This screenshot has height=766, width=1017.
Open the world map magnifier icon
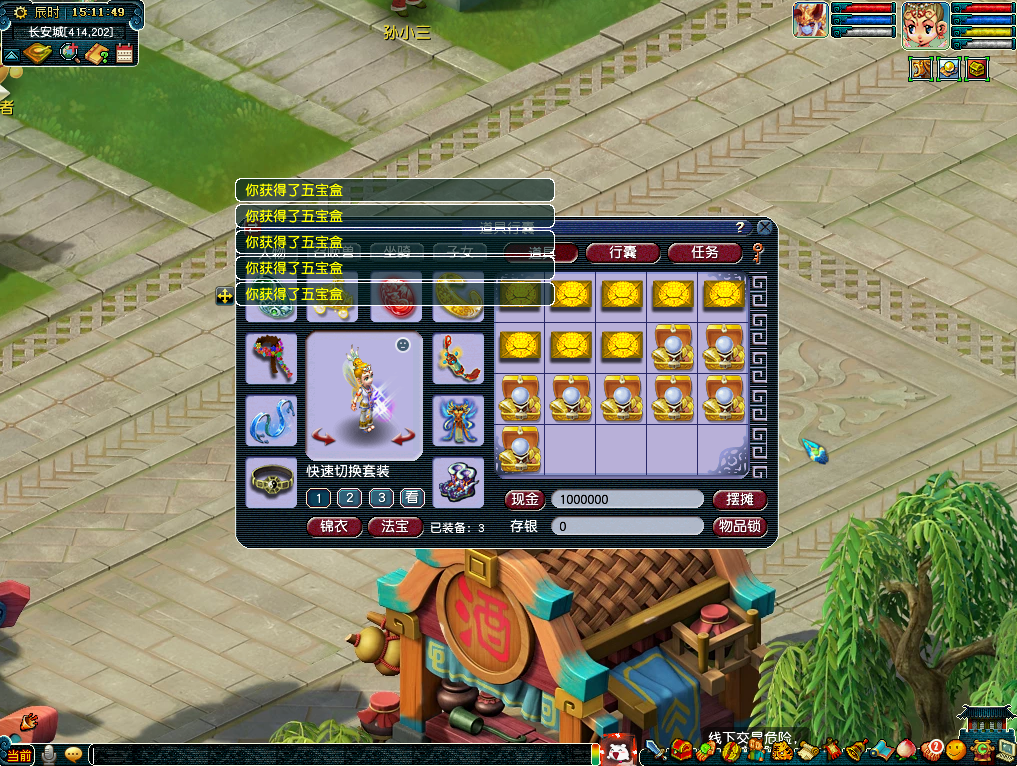pyautogui.click(x=69, y=53)
